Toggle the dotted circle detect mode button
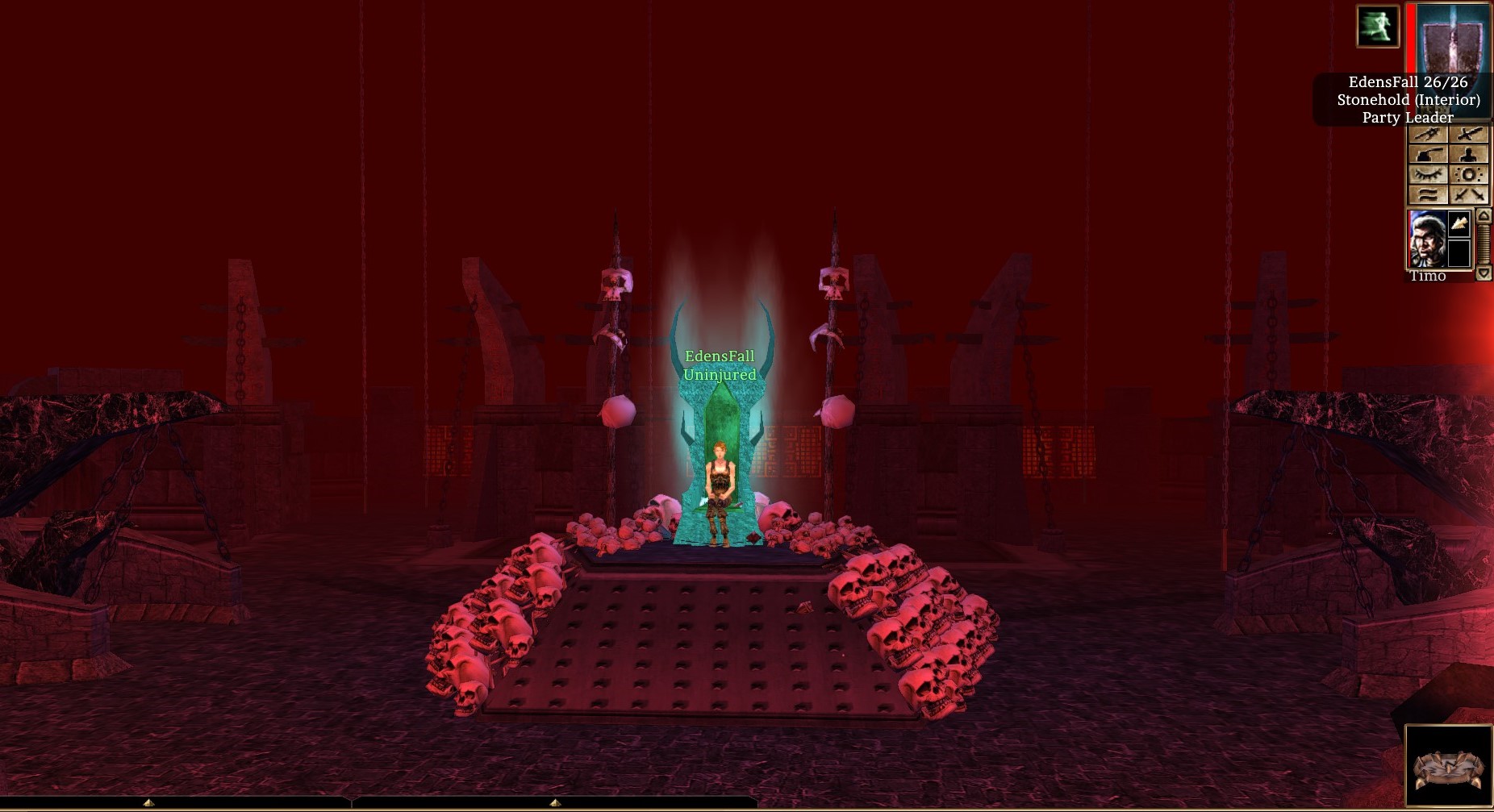Viewport: 1494px width, 812px height. (1469, 174)
